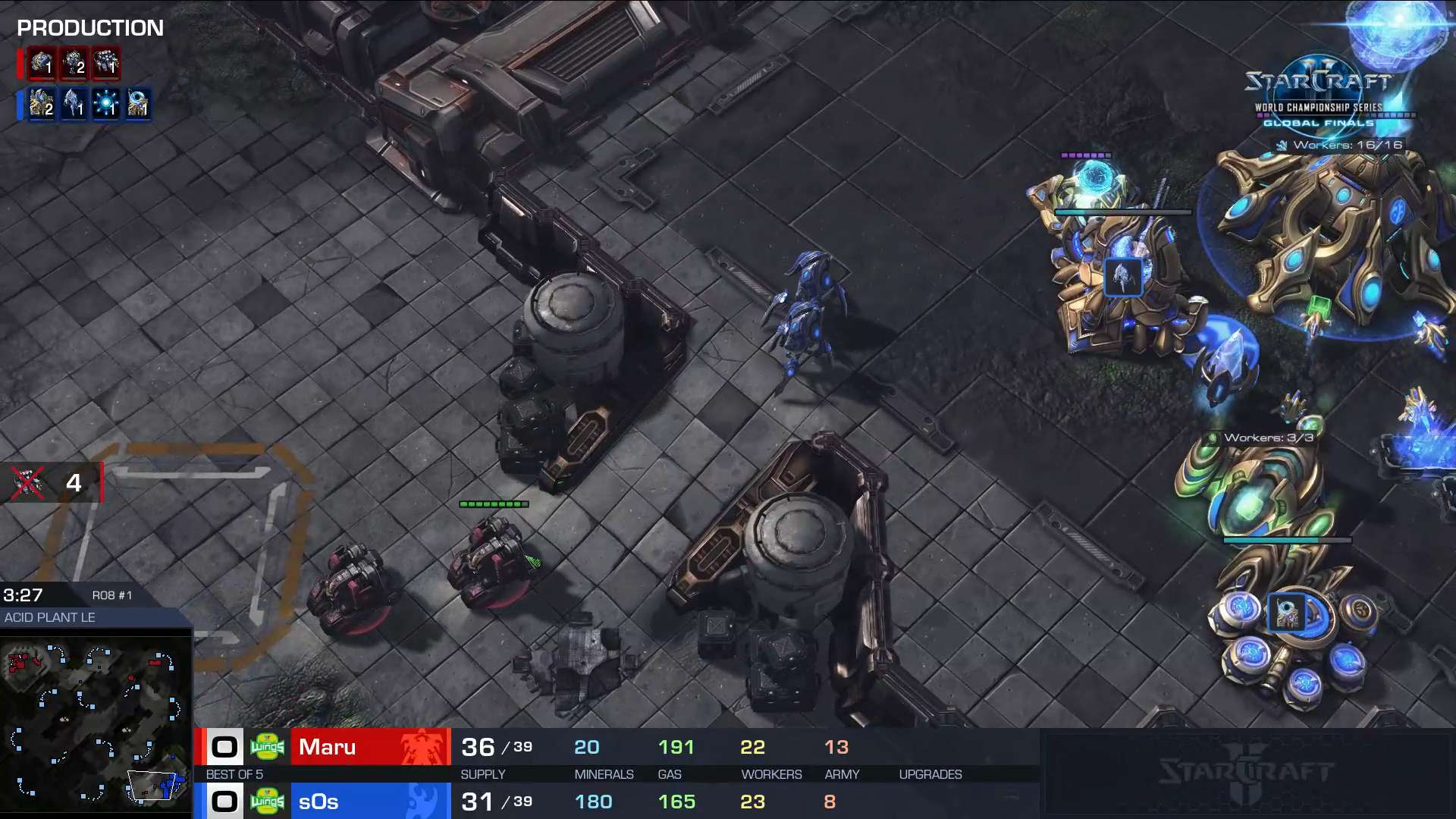Click the minimap of Acid Plant LE
The image size is (1456, 819).
tap(96, 723)
